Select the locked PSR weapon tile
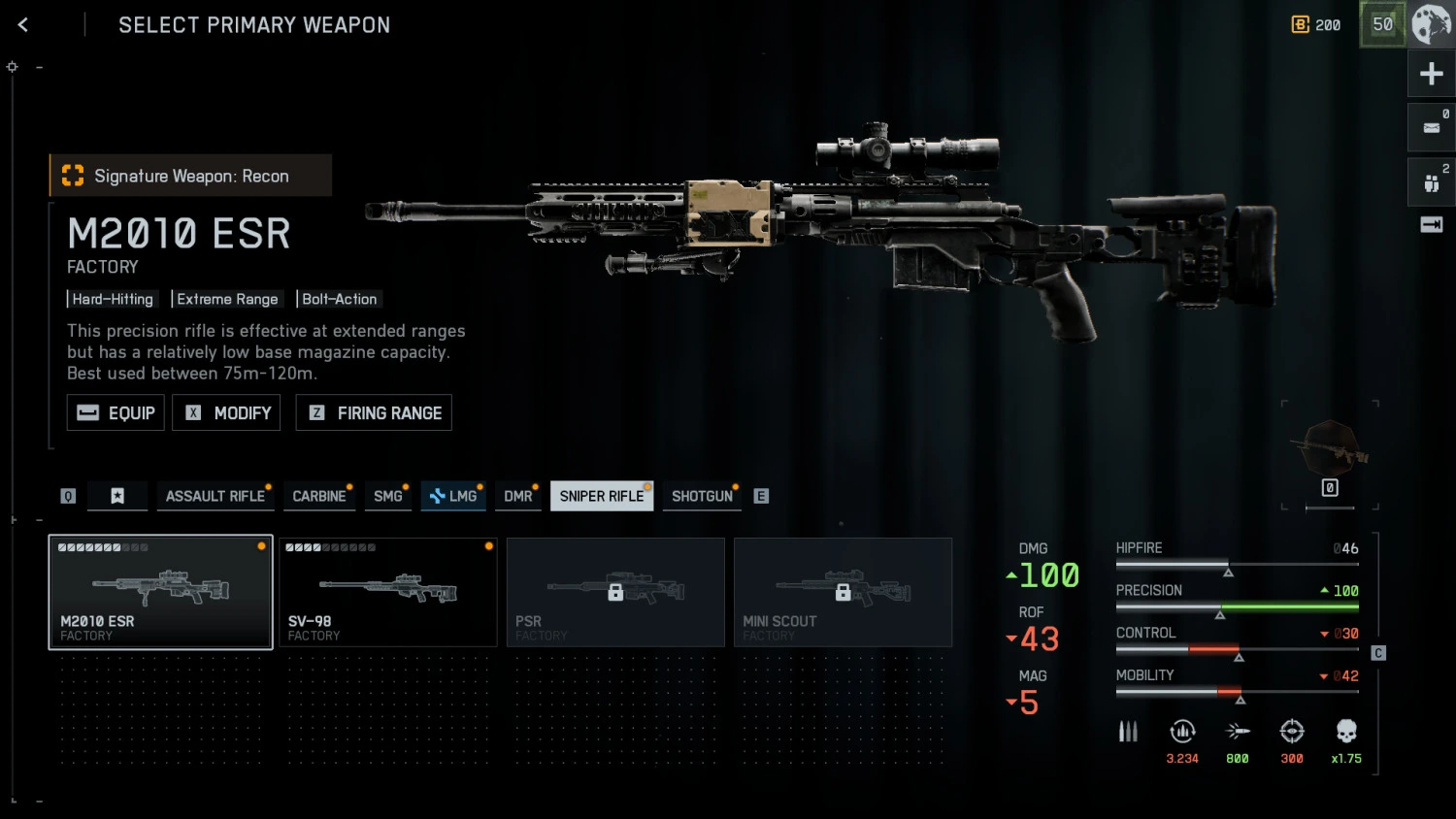Image resolution: width=1456 pixels, height=819 pixels. point(615,592)
